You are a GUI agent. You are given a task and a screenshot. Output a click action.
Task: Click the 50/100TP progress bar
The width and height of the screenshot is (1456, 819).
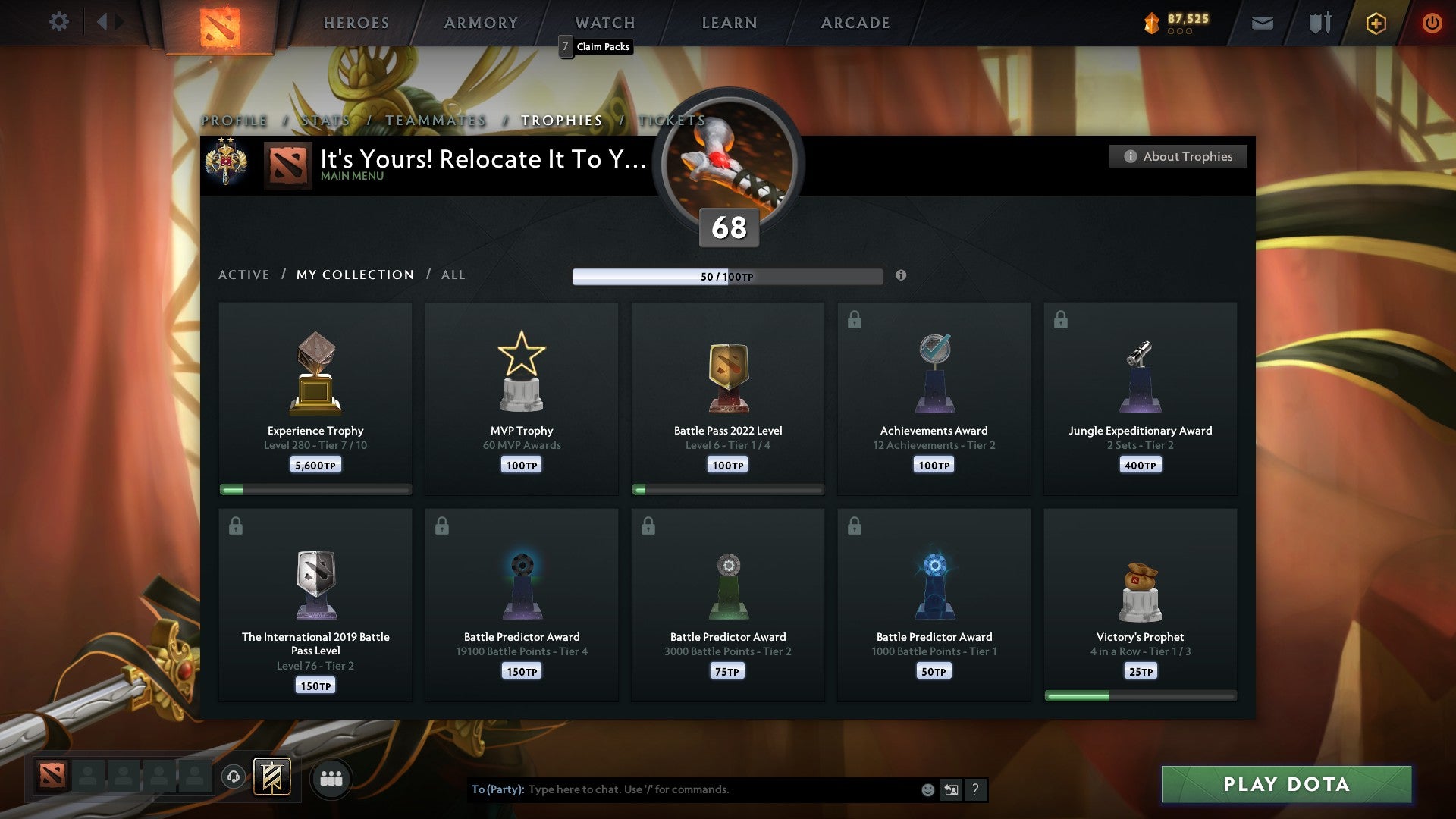(x=728, y=276)
